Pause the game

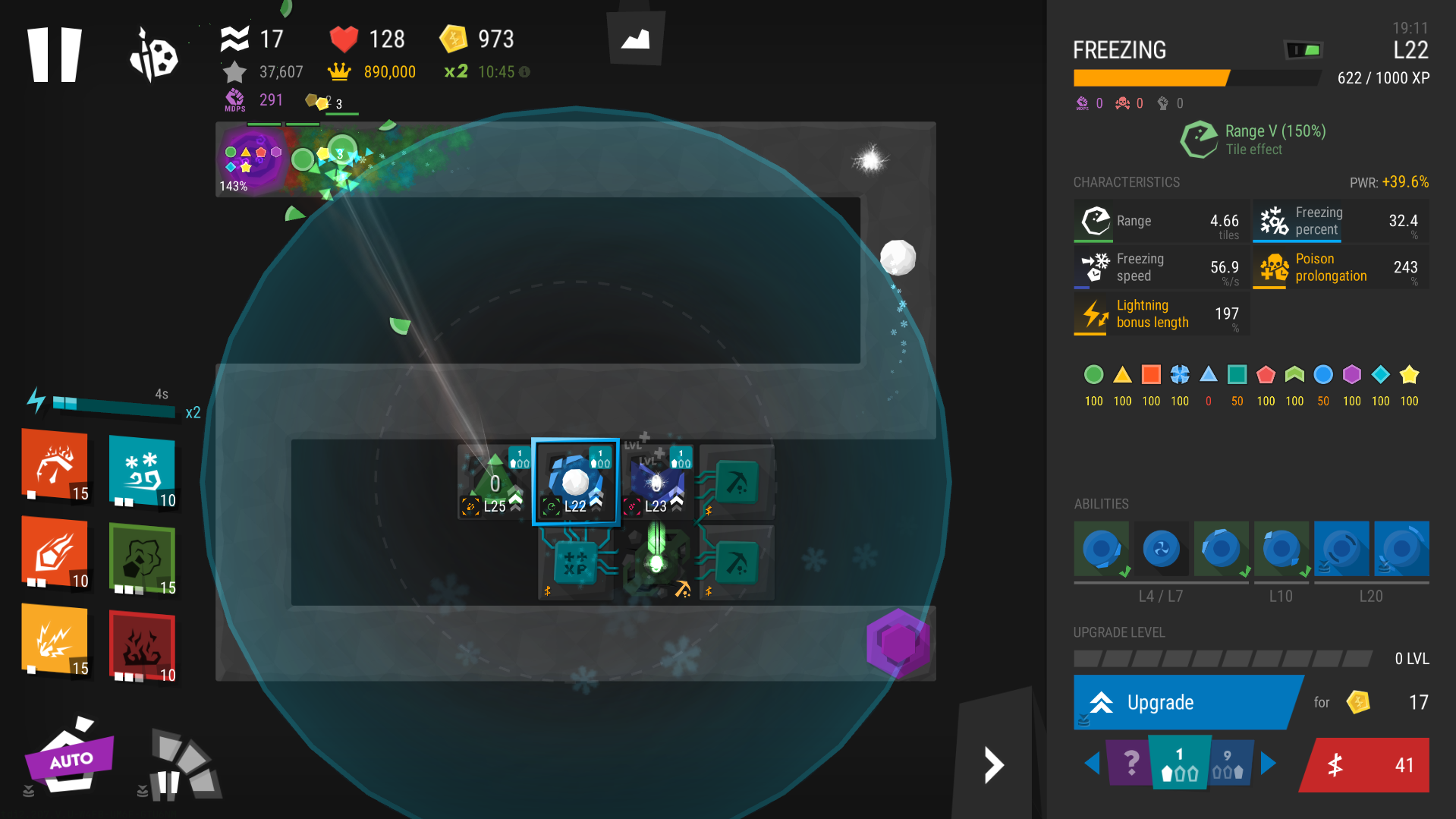click(x=54, y=55)
